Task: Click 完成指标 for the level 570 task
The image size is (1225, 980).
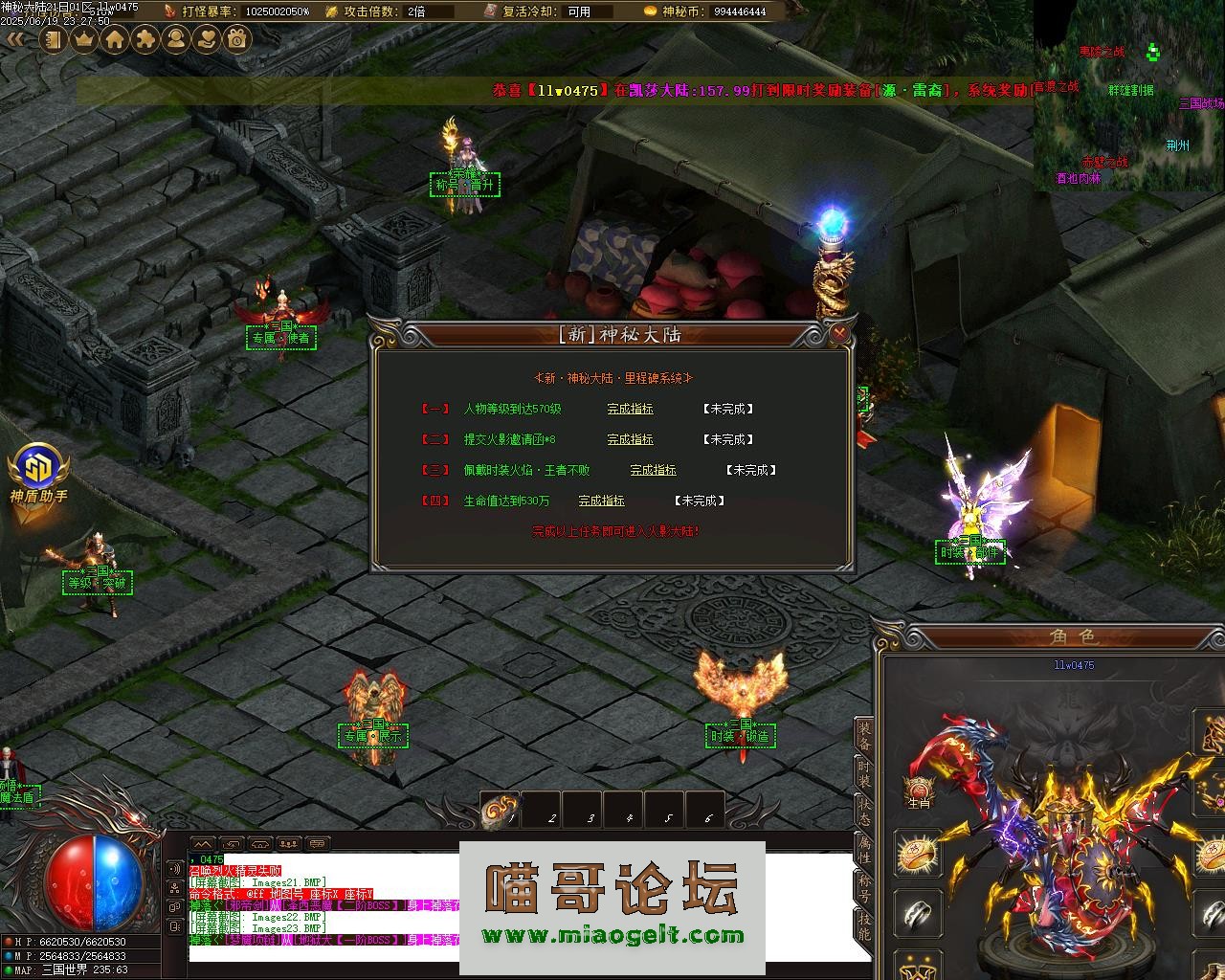Action: click(630, 409)
